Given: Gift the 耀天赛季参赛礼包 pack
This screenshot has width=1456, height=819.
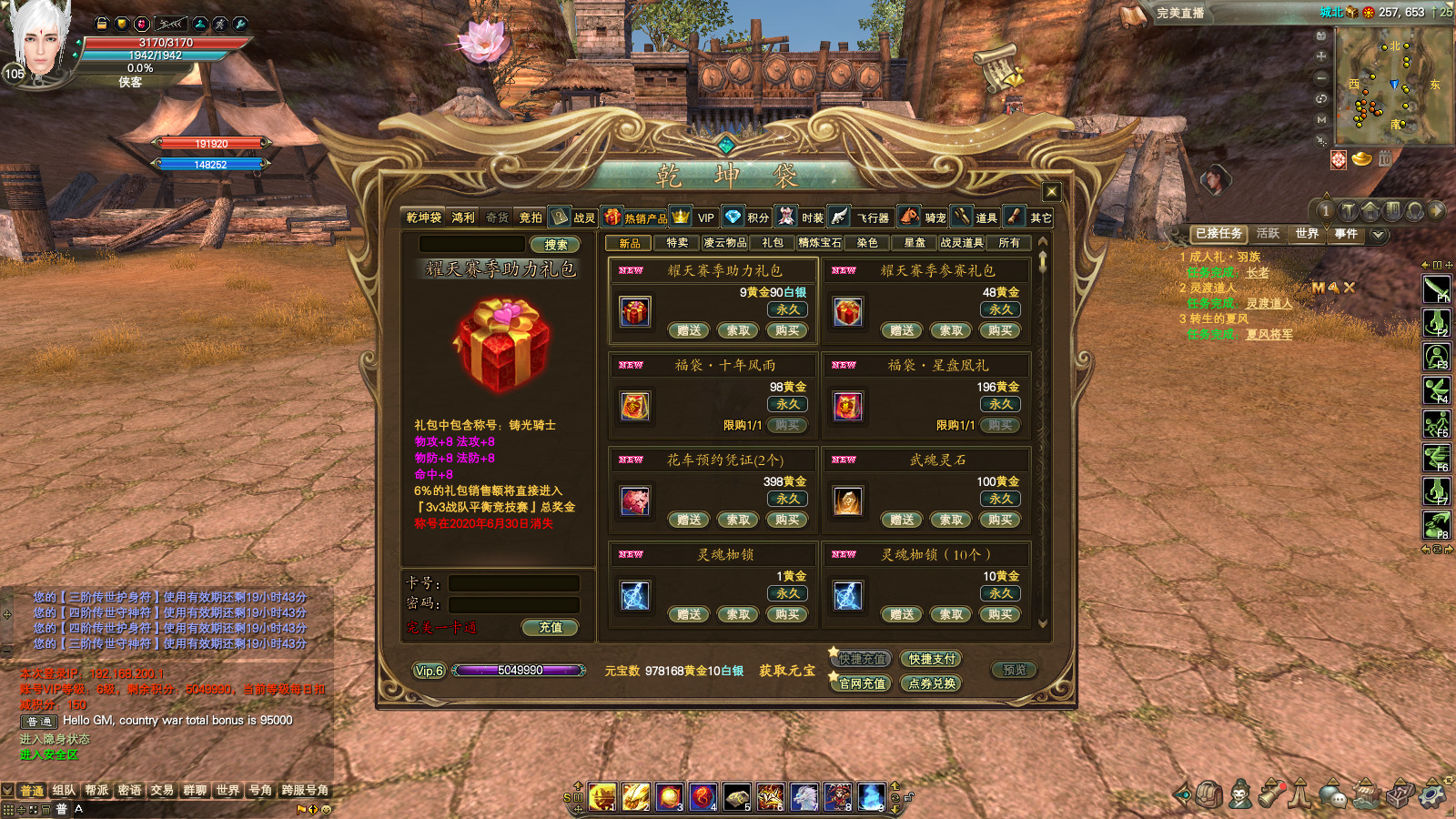Looking at the screenshot, I should (x=902, y=330).
